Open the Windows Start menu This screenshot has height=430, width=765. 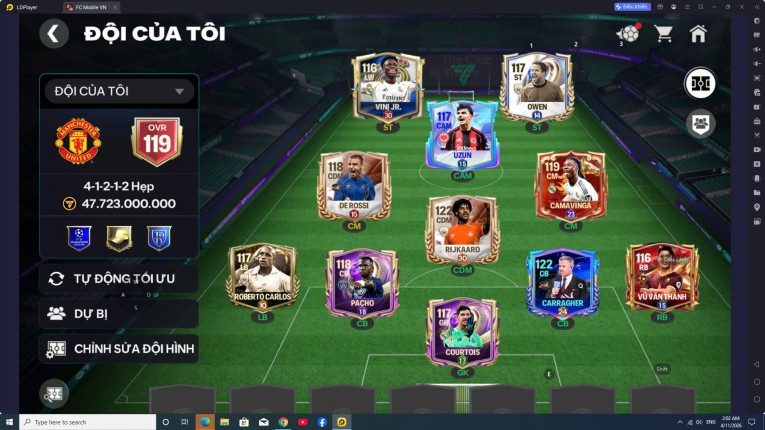[9, 422]
